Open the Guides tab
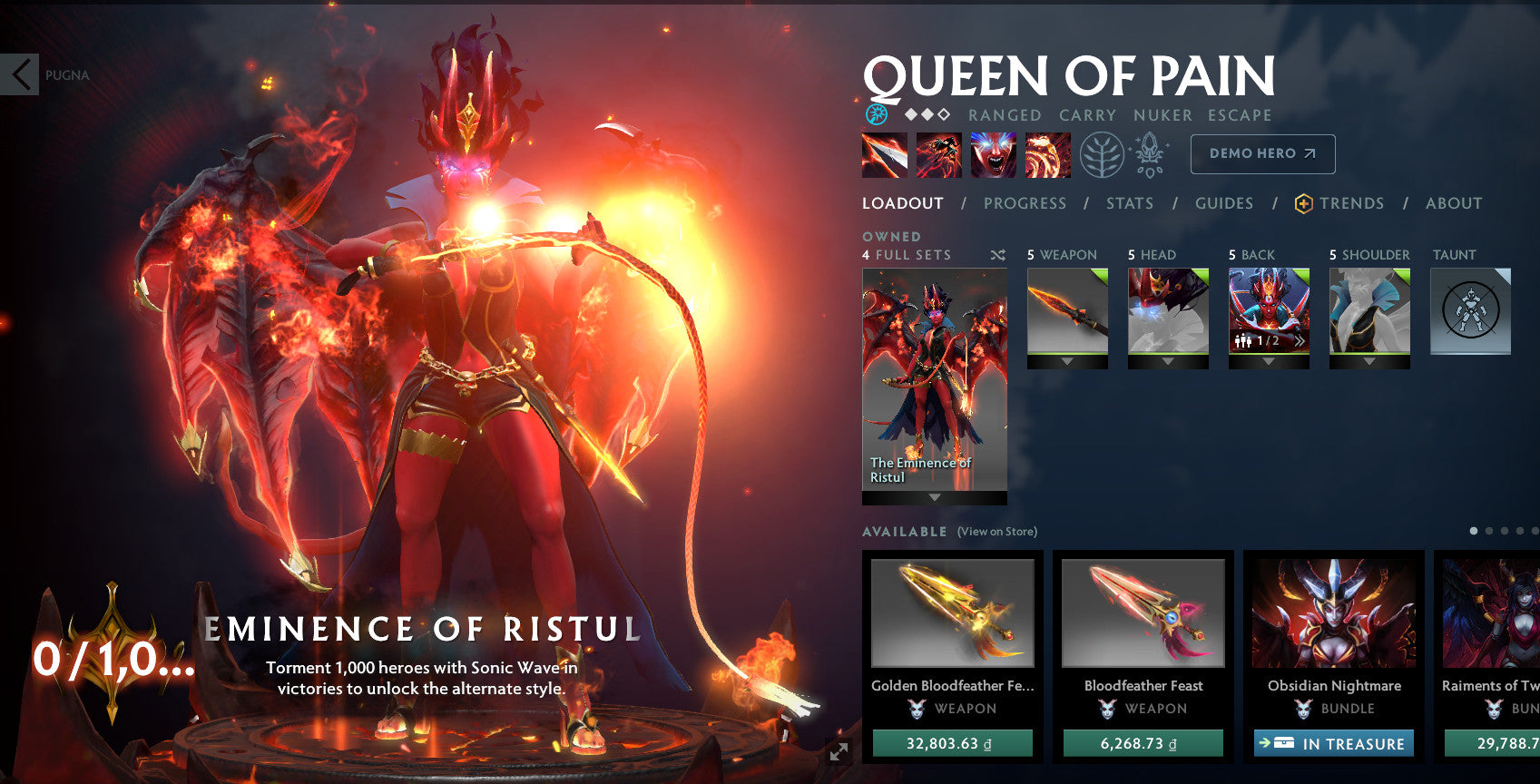1540x784 pixels. point(1224,203)
